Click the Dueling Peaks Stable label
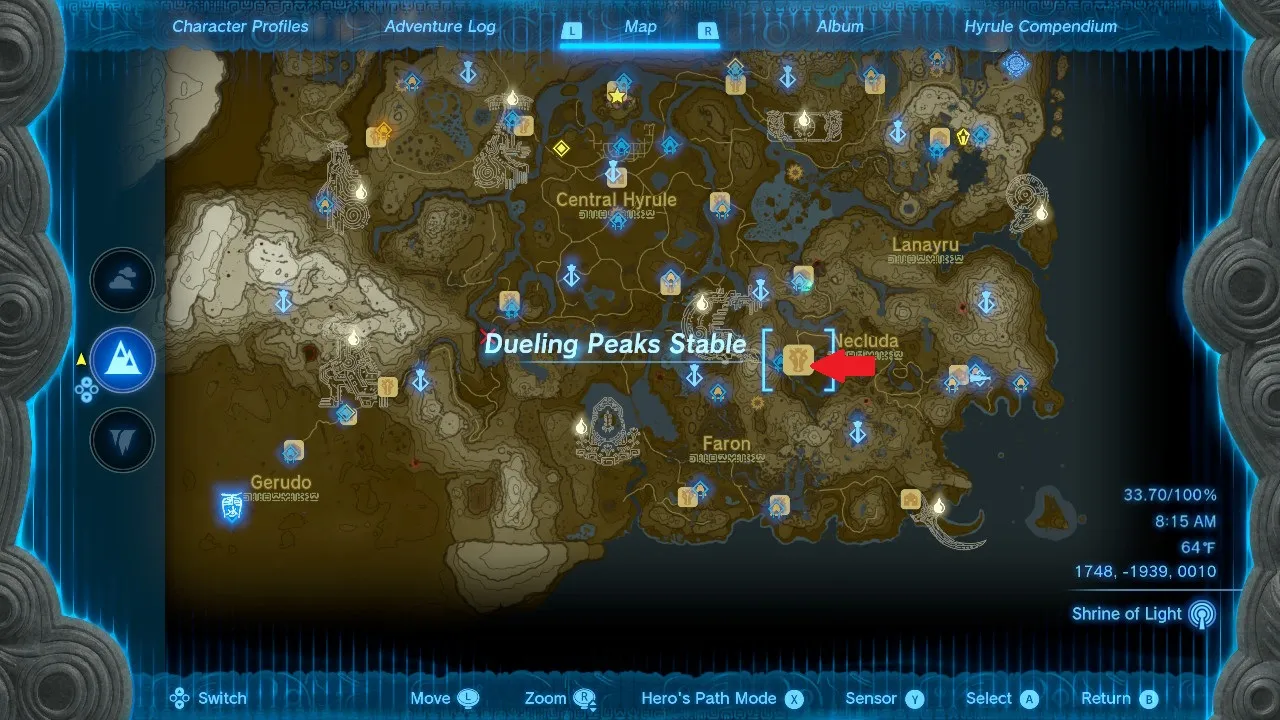Screen dimensions: 1280x720 616,343
